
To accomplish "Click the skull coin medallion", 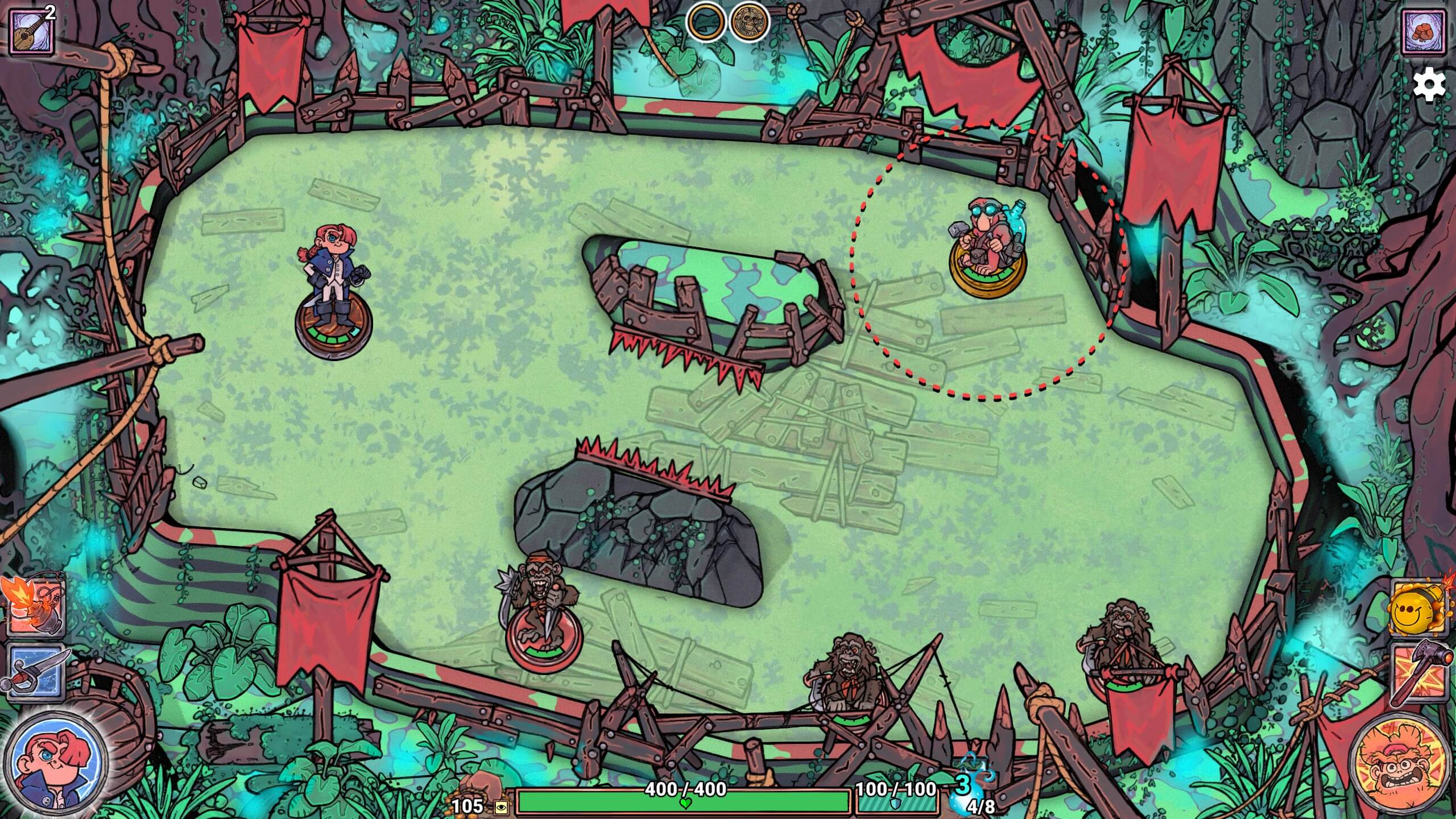I will pos(749,24).
